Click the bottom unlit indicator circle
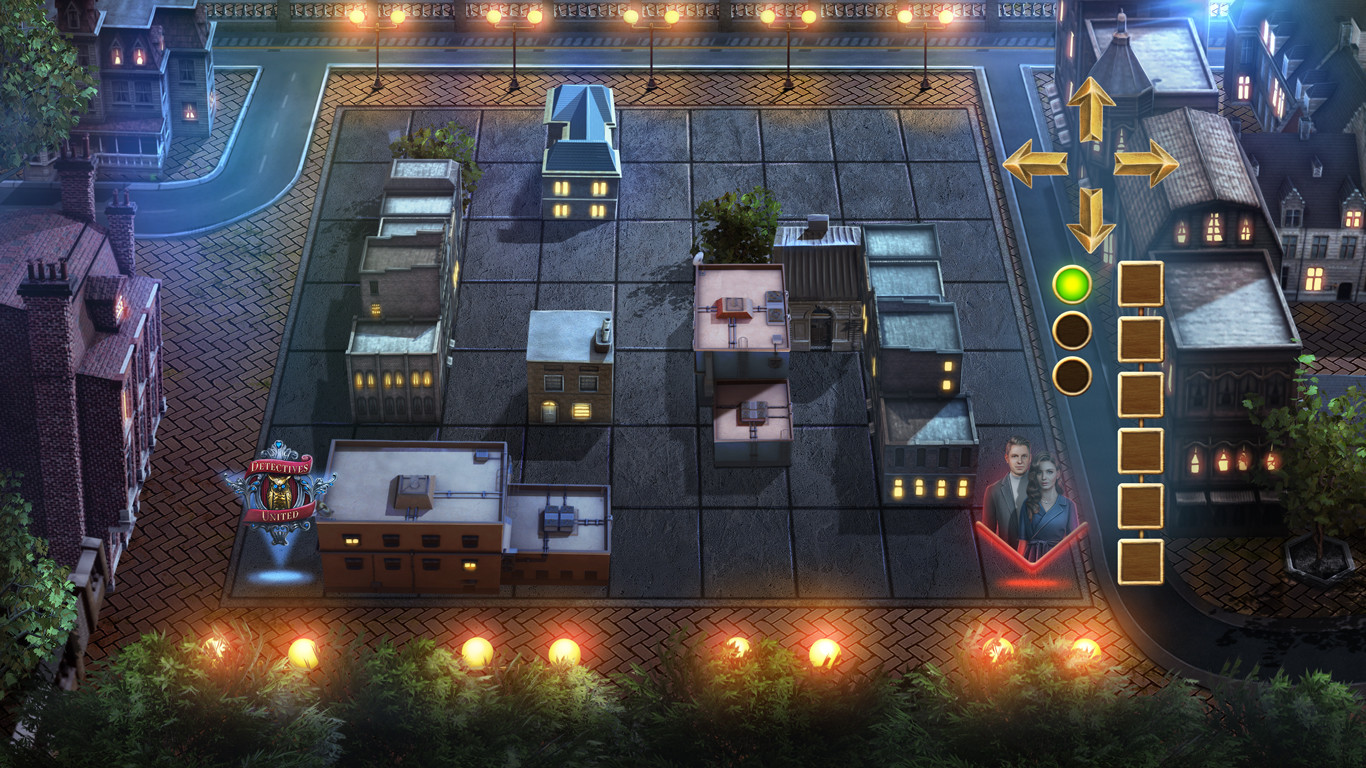The image size is (1366, 768). point(1074,372)
